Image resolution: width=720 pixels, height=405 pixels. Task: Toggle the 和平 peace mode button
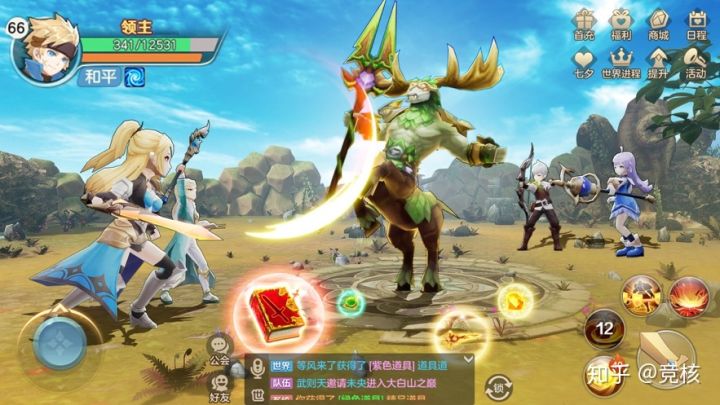click(100, 77)
